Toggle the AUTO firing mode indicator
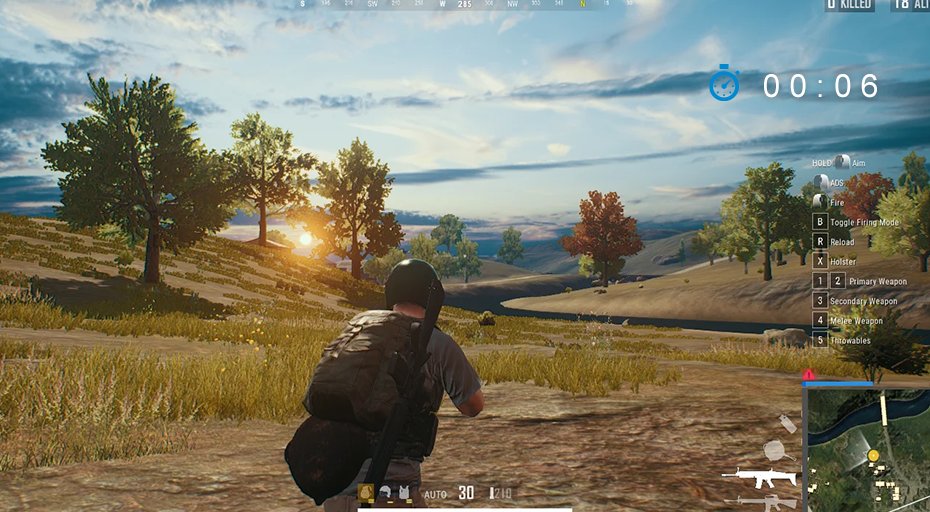 pos(435,494)
